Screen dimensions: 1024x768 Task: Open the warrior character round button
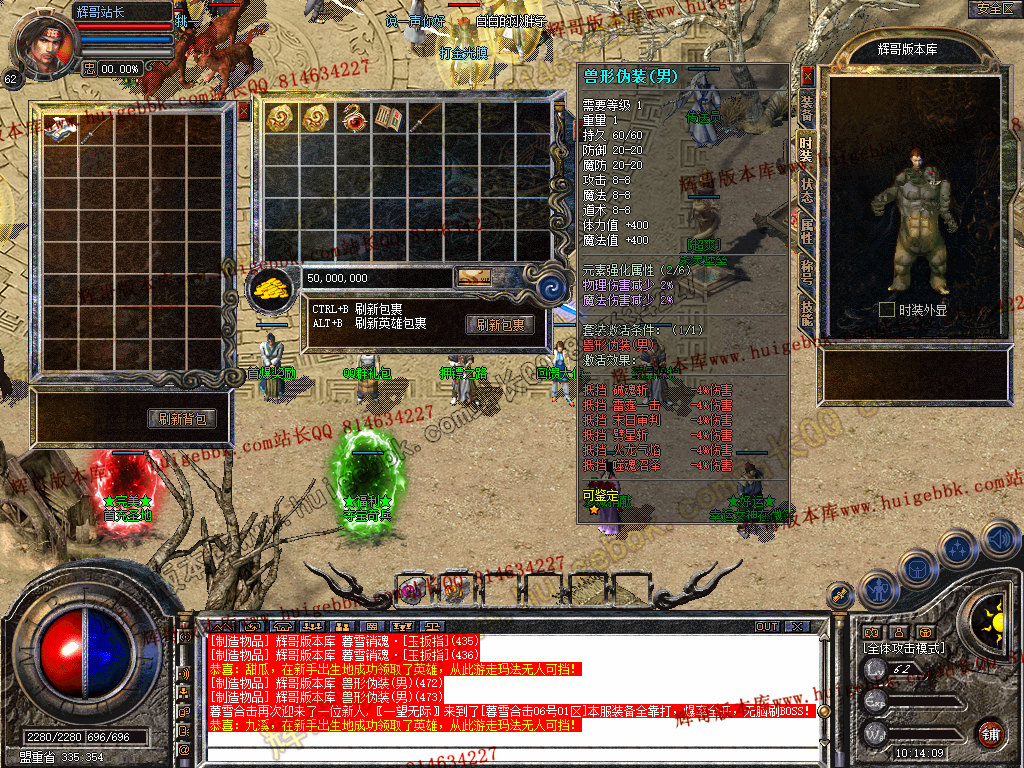point(877,589)
